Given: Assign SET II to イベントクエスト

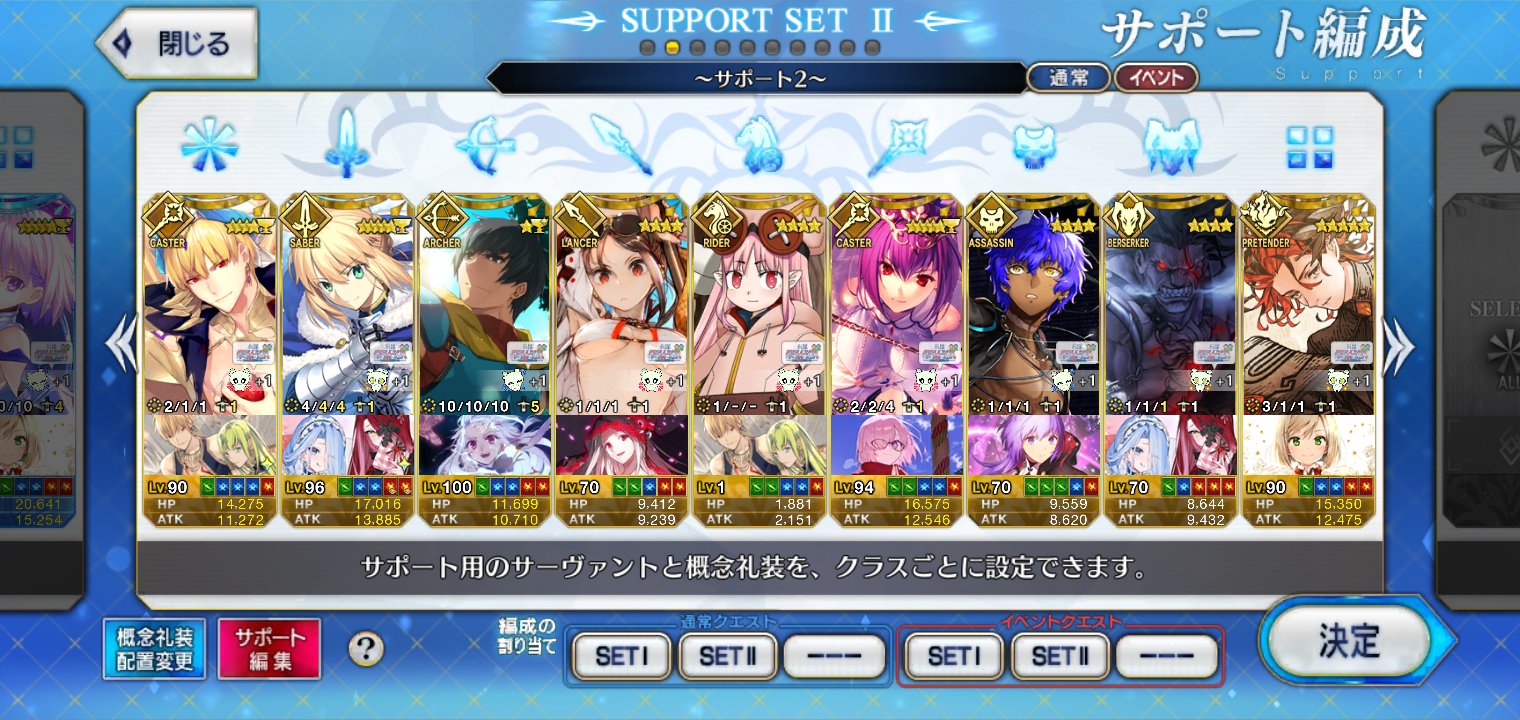Looking at the screenshot, I should (1060, 656).
